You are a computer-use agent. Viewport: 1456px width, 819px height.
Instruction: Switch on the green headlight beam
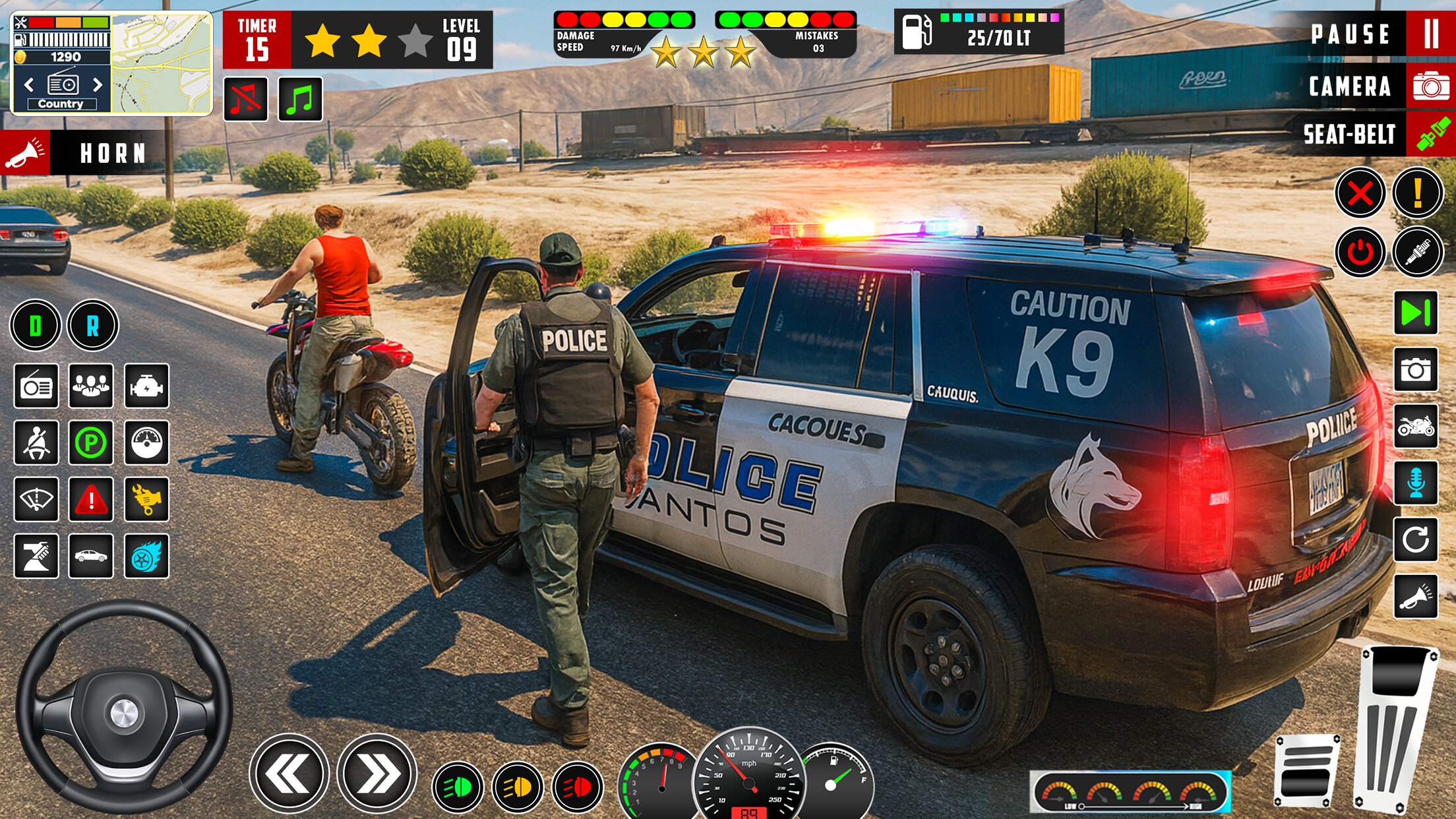tap(458, 787)
